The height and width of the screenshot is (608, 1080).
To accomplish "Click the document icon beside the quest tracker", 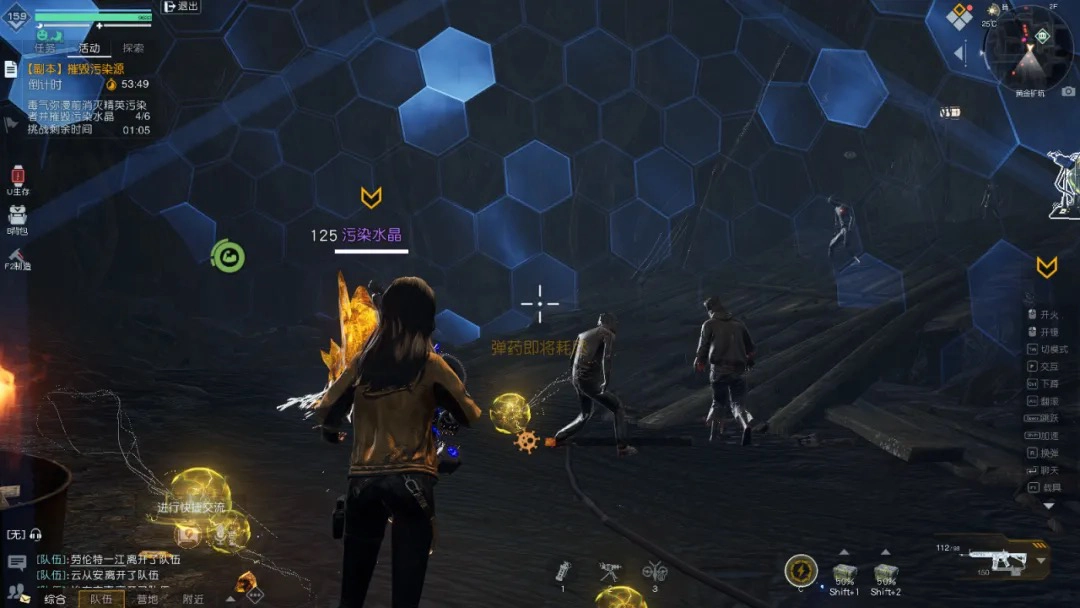I will click(x=10, y=69).
